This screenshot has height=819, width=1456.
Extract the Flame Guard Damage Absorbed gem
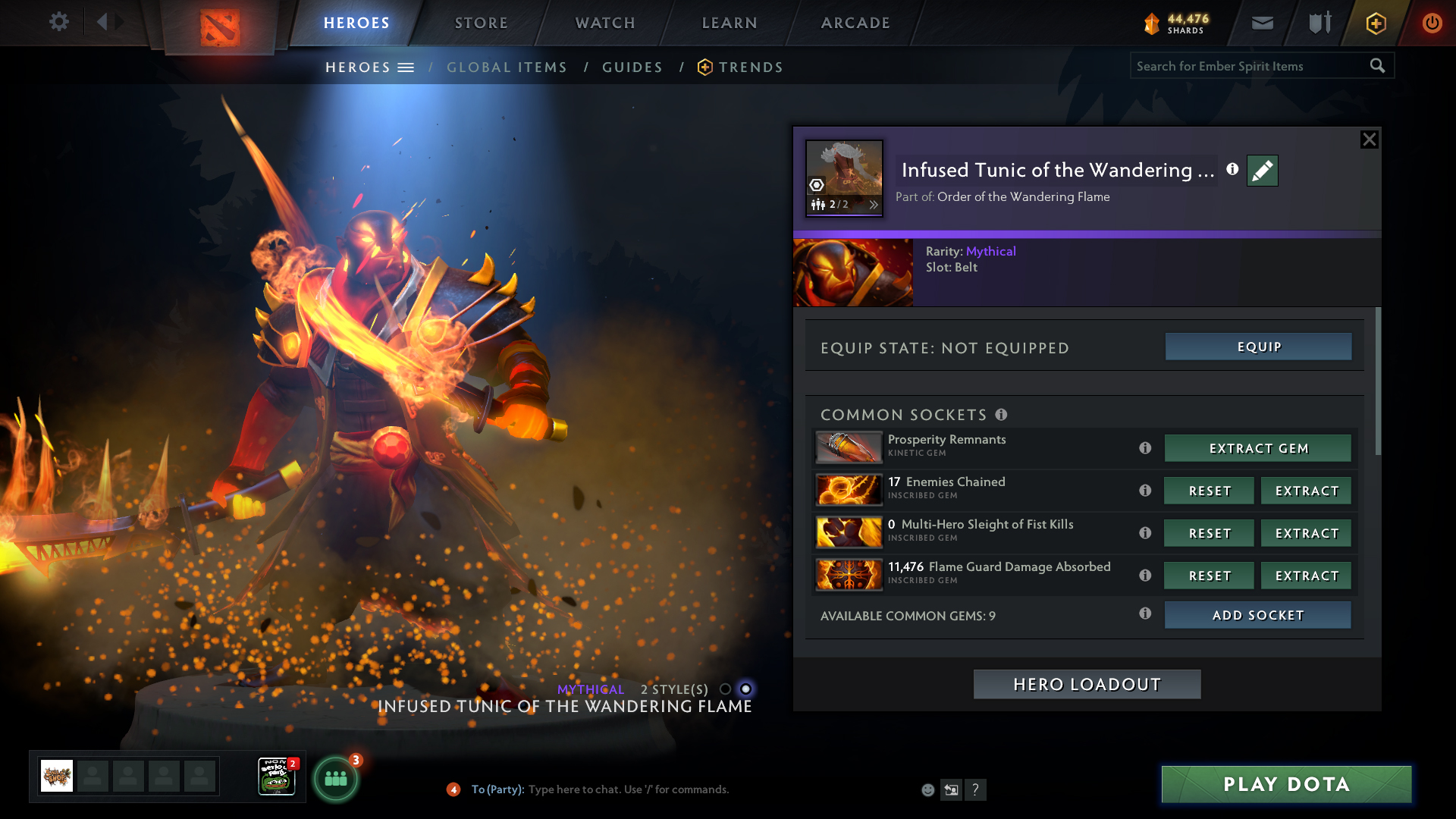coord(1306,576)
